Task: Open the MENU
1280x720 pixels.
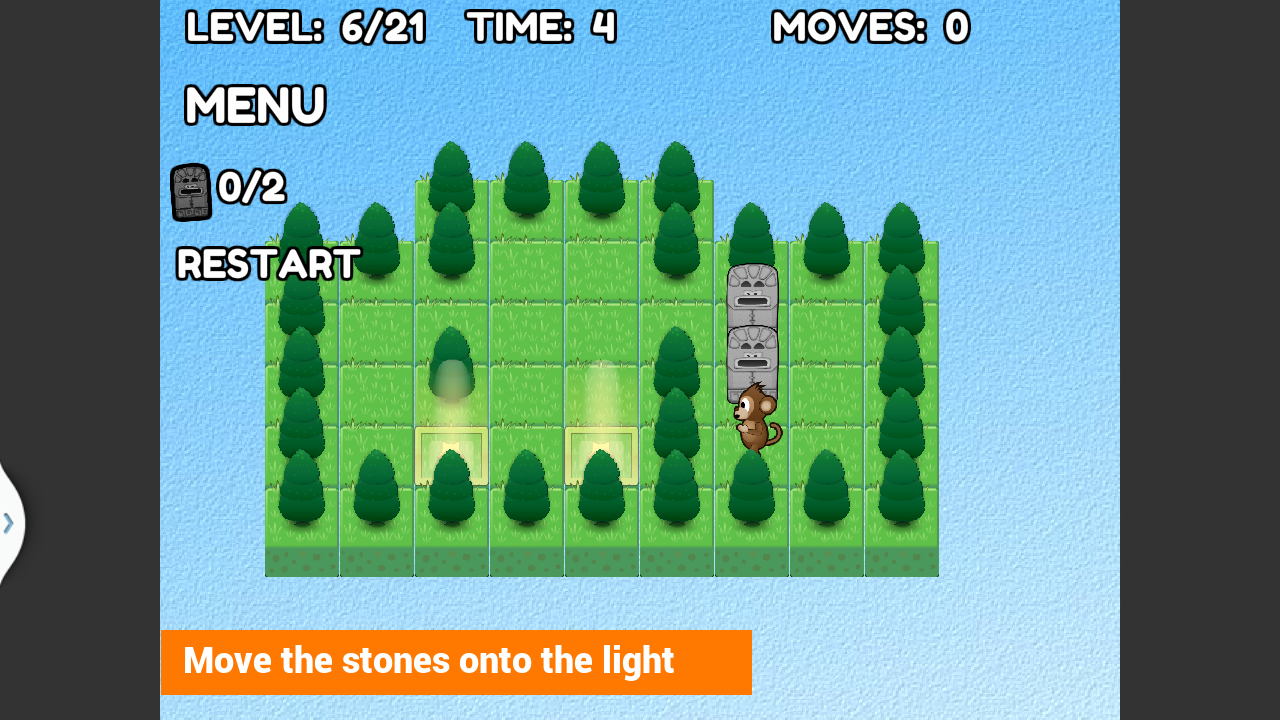Action: (253, 105)
